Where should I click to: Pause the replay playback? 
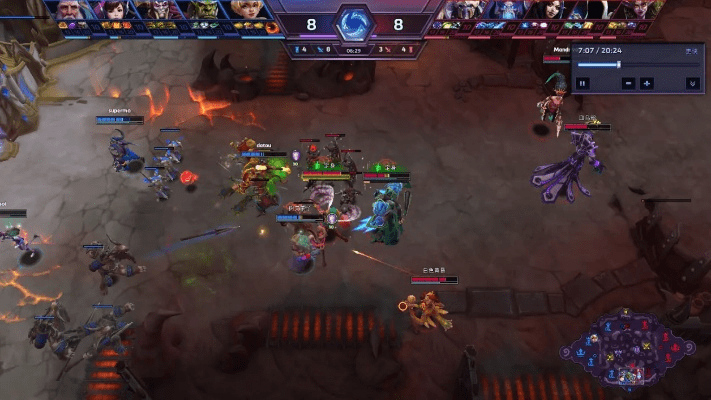coord(582,83)
